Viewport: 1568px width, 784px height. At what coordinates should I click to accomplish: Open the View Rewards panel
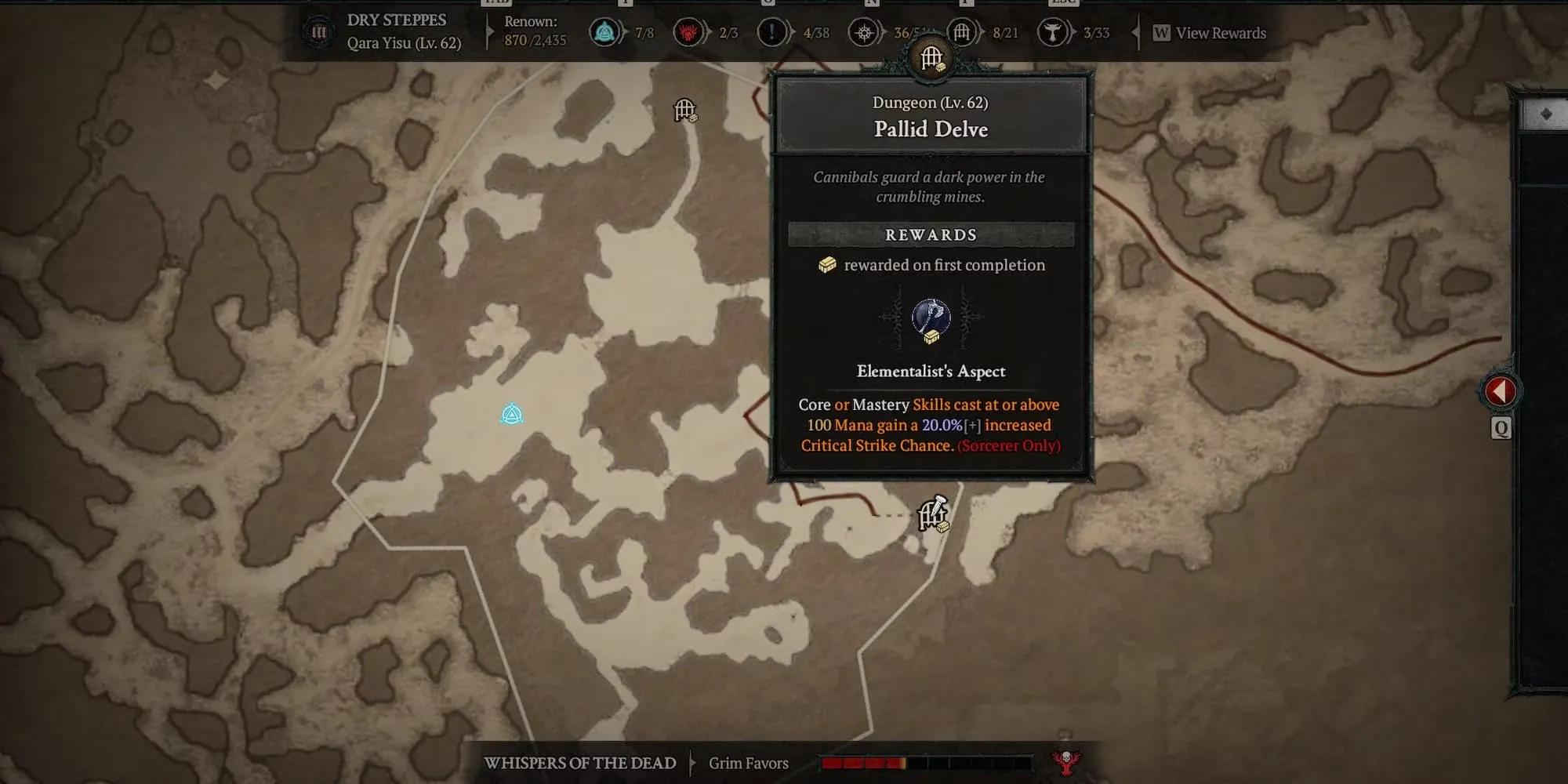[1210, 33]
